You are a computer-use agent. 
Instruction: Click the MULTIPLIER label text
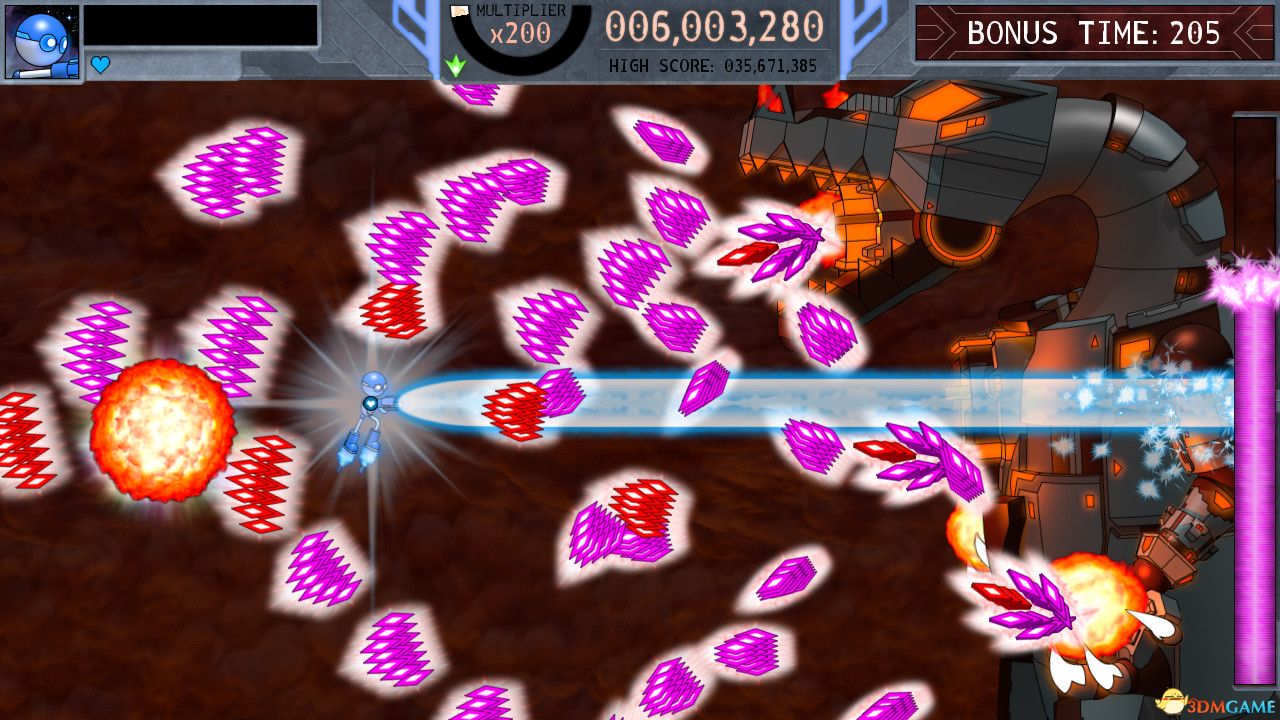click(x=520, y=9)
